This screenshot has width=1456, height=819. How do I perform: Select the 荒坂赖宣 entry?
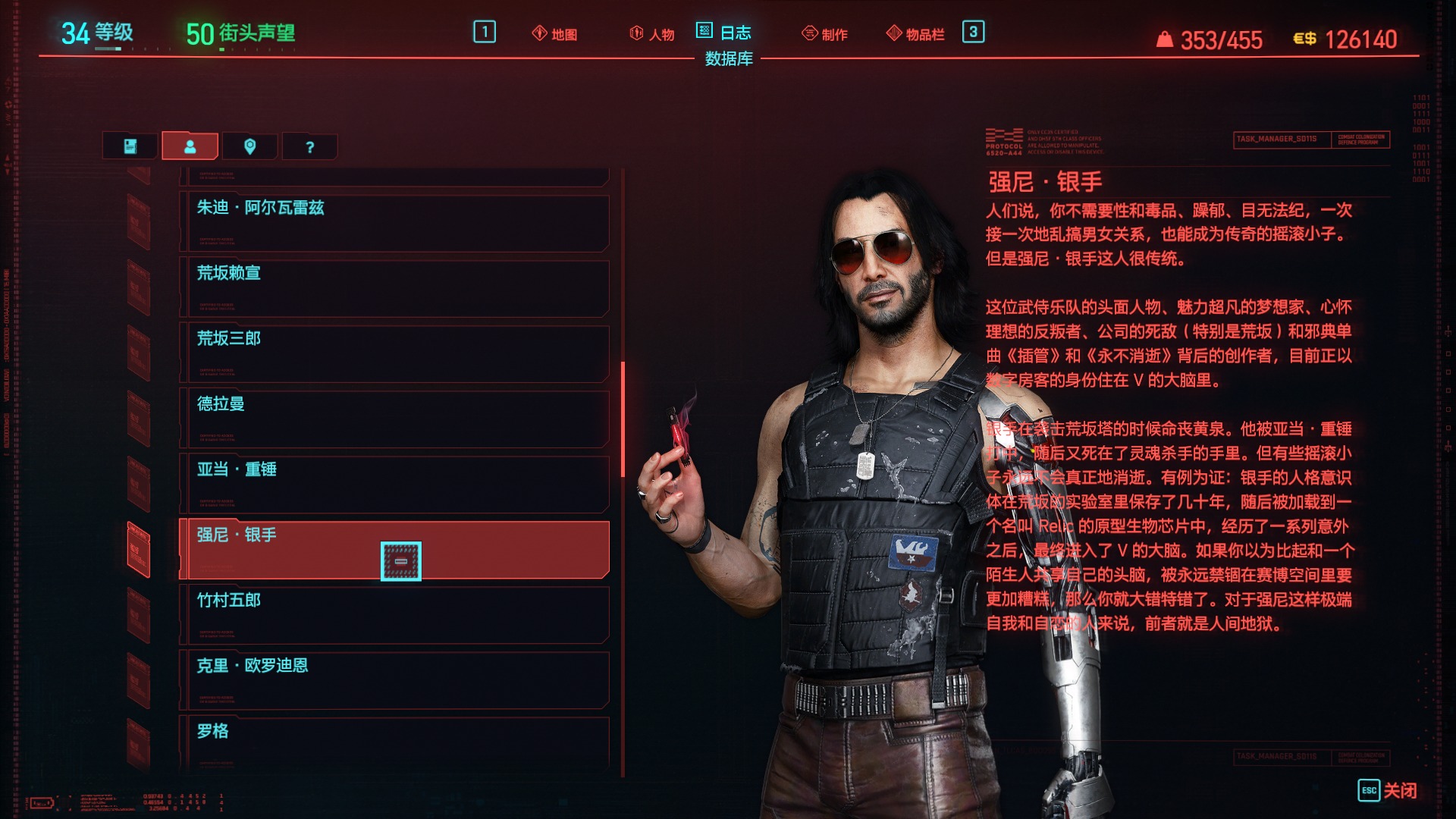[394, 288]
